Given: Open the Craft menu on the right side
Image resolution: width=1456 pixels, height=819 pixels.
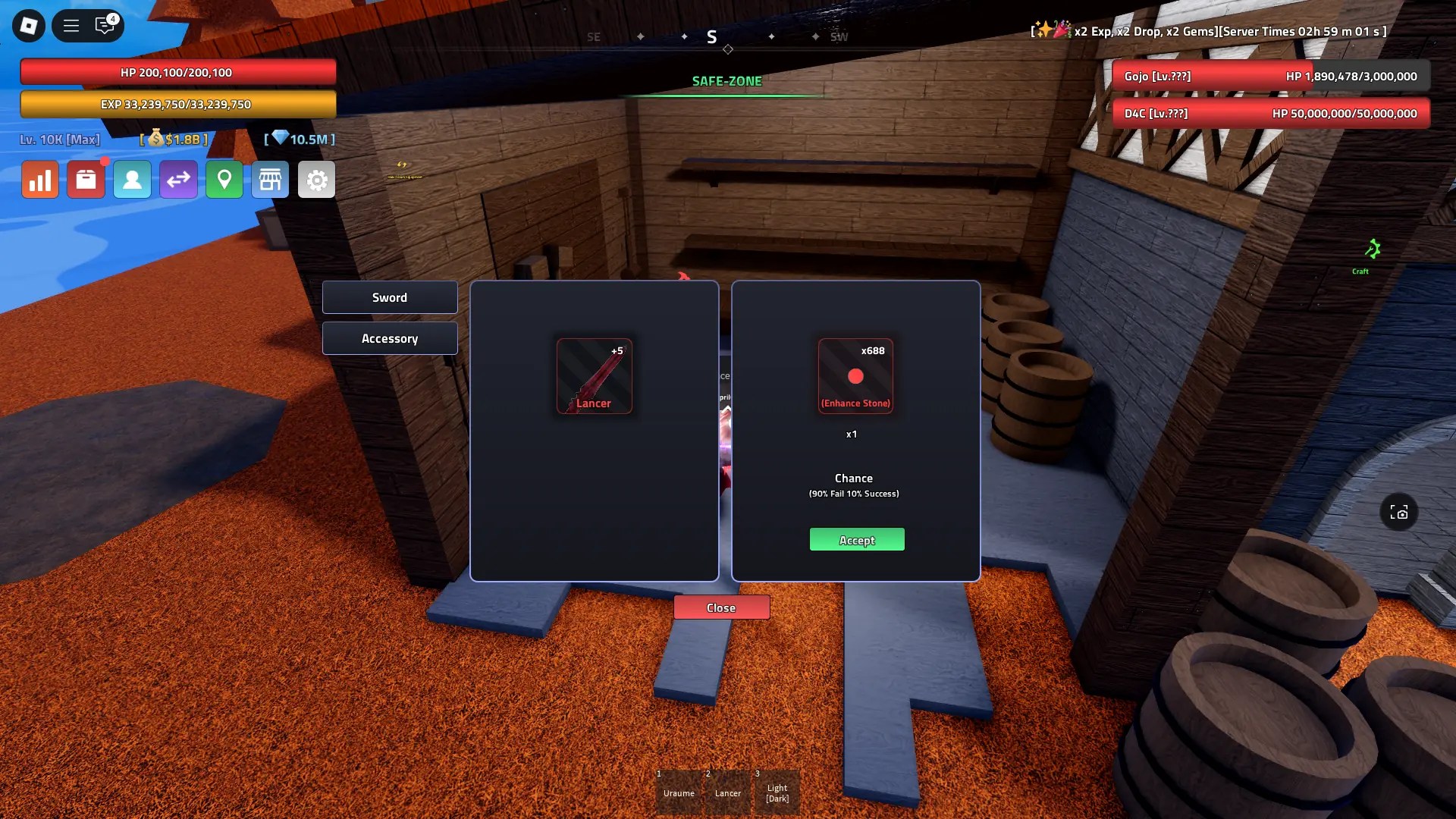Looking at the screenshot, I should [x=1370, y=254].
